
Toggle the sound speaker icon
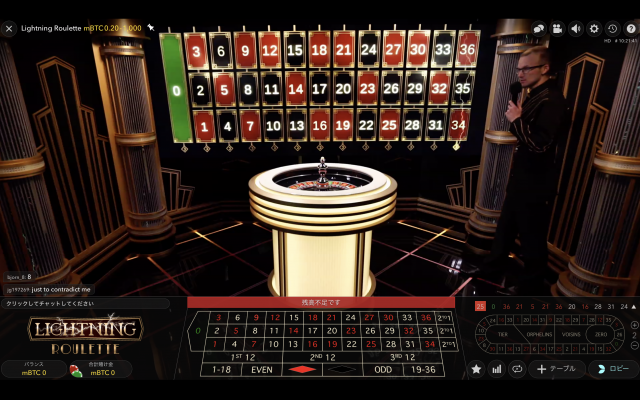coord(575,29)
